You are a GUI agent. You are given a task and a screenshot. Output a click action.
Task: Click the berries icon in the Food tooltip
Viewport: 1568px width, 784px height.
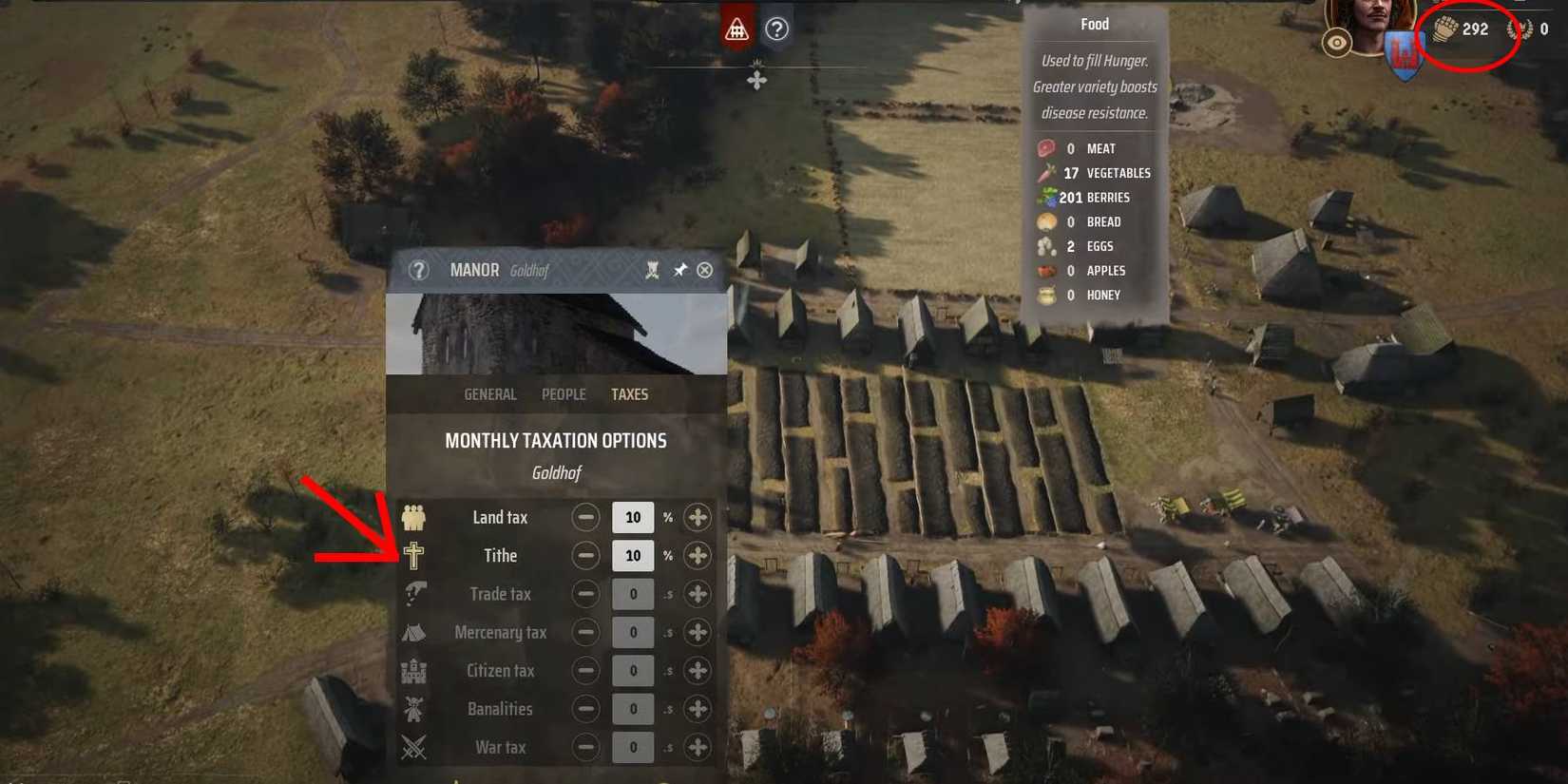pyautogui.click(x=1046, y=197)
